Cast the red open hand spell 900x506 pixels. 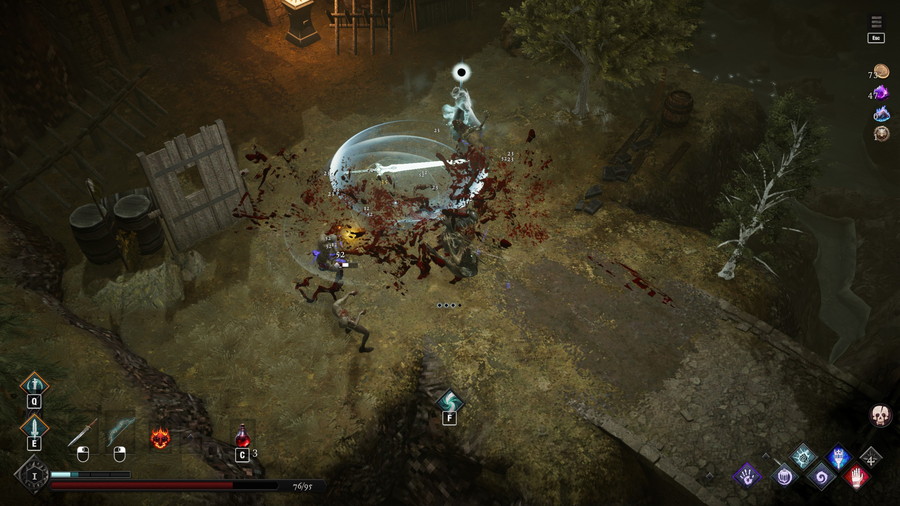(x=857, y=476)
